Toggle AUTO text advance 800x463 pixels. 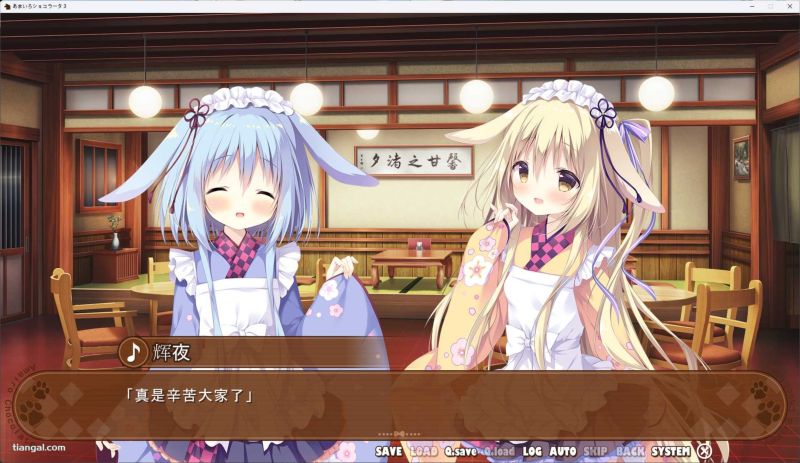click(563, 451)
